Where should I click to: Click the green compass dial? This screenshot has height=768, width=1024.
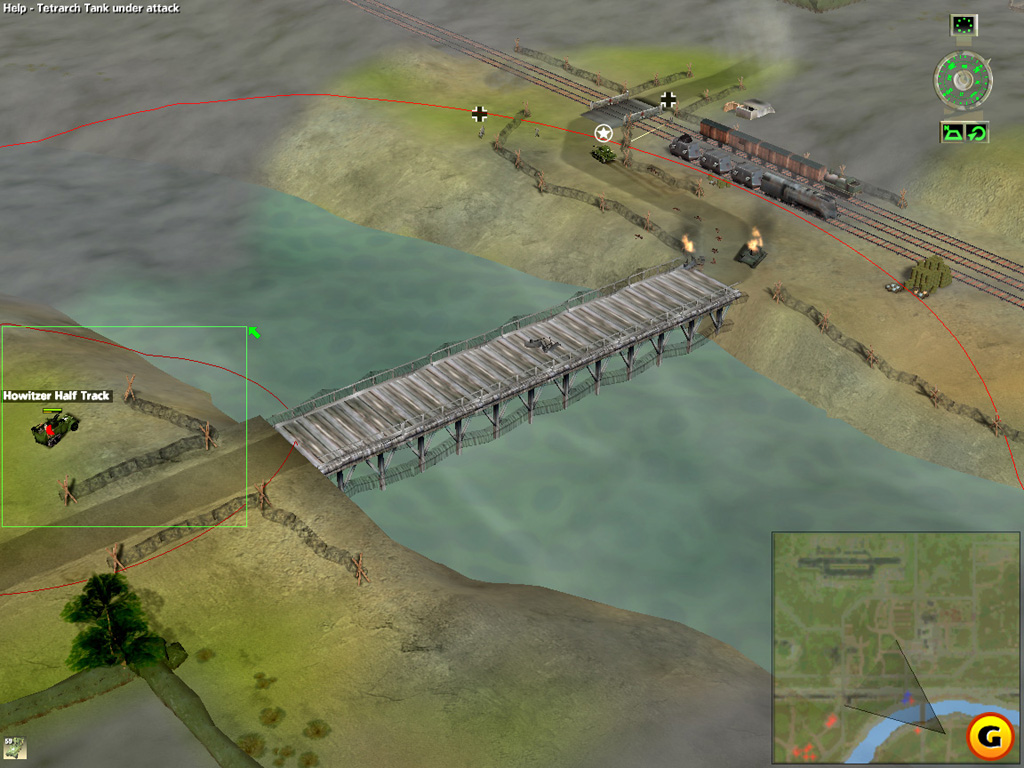tap(963, 80)
